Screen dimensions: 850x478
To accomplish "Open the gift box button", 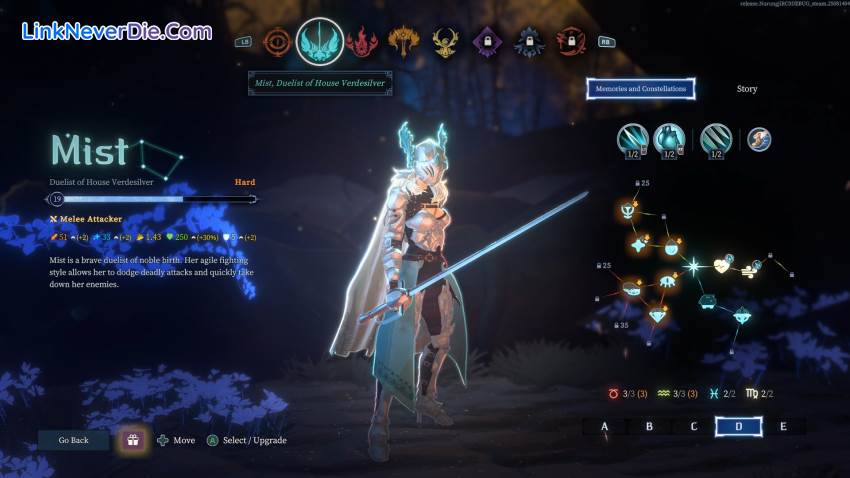I will tap(131, 440).
